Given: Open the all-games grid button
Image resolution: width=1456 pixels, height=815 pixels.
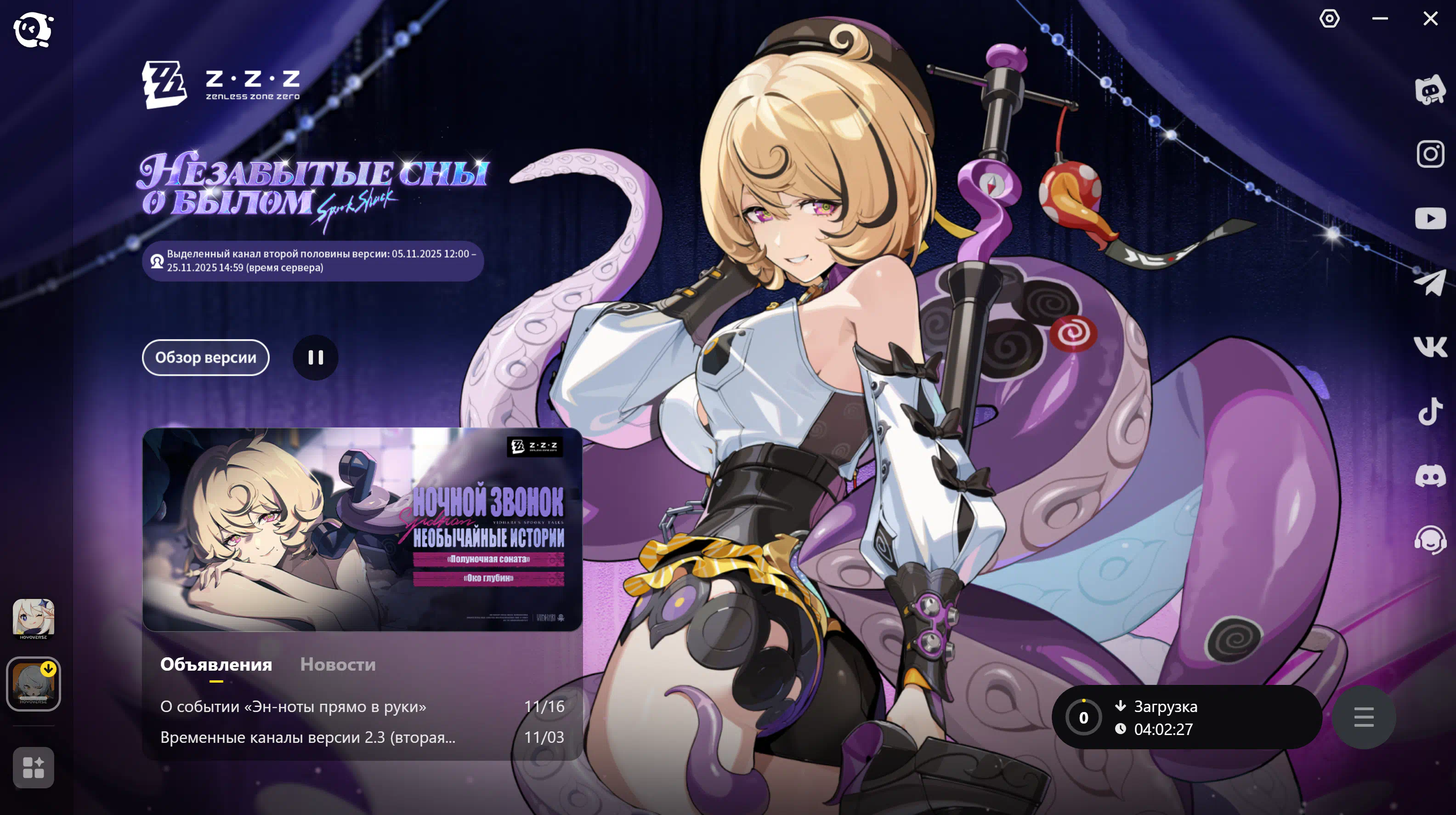Looking at the screenshot, I should (x=34, y=768).
